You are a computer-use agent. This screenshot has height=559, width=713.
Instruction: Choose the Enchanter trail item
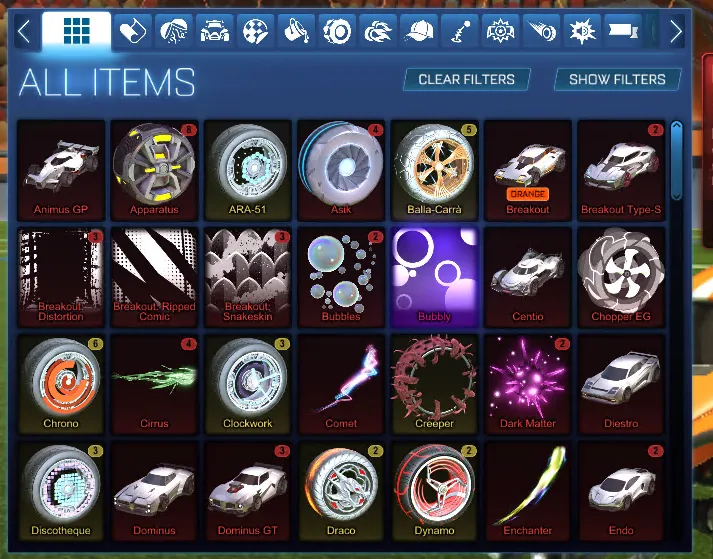[x=528, y=490]
